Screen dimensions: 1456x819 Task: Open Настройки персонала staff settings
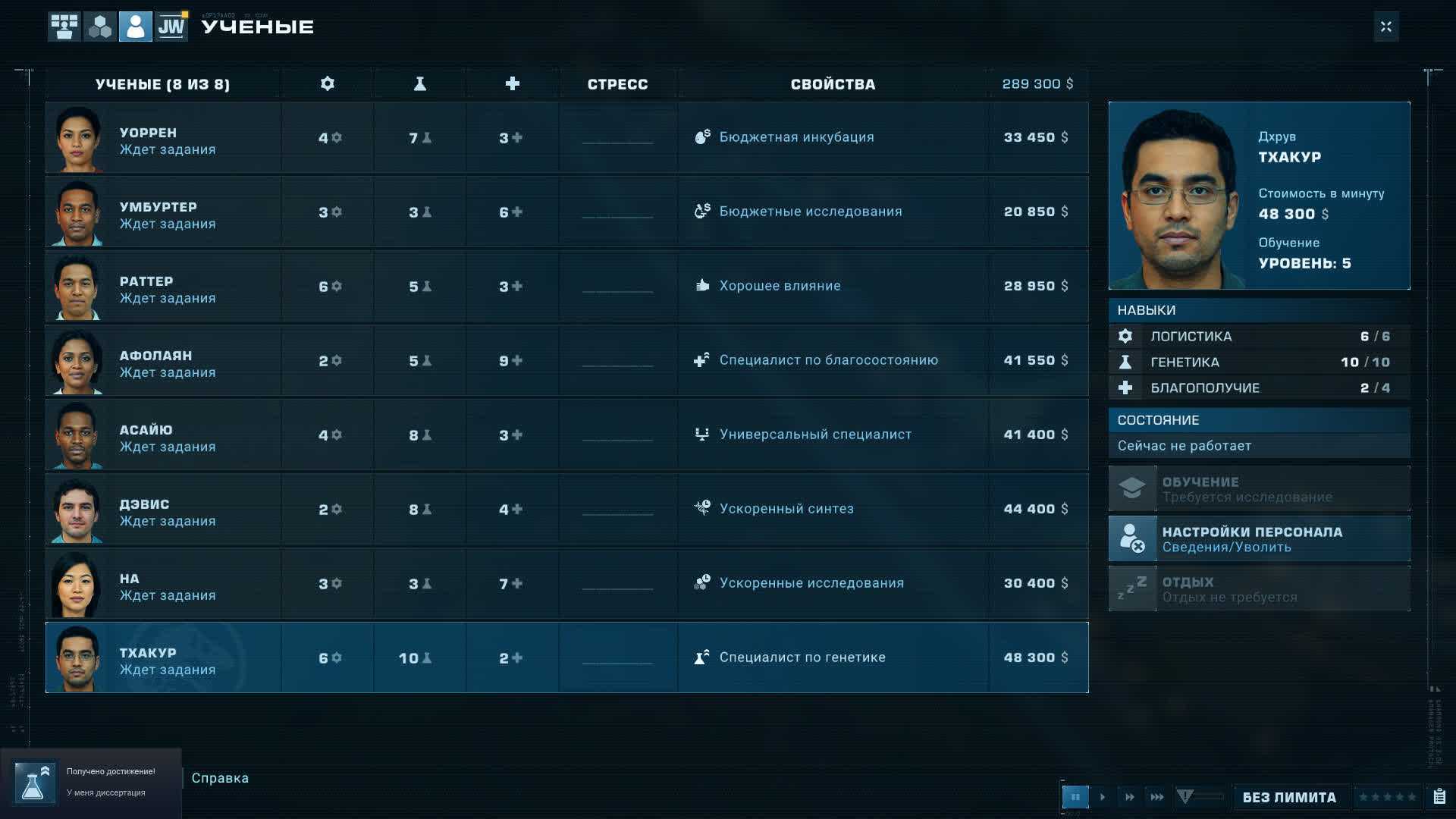pyautogui.click(x=1259, y=539)
